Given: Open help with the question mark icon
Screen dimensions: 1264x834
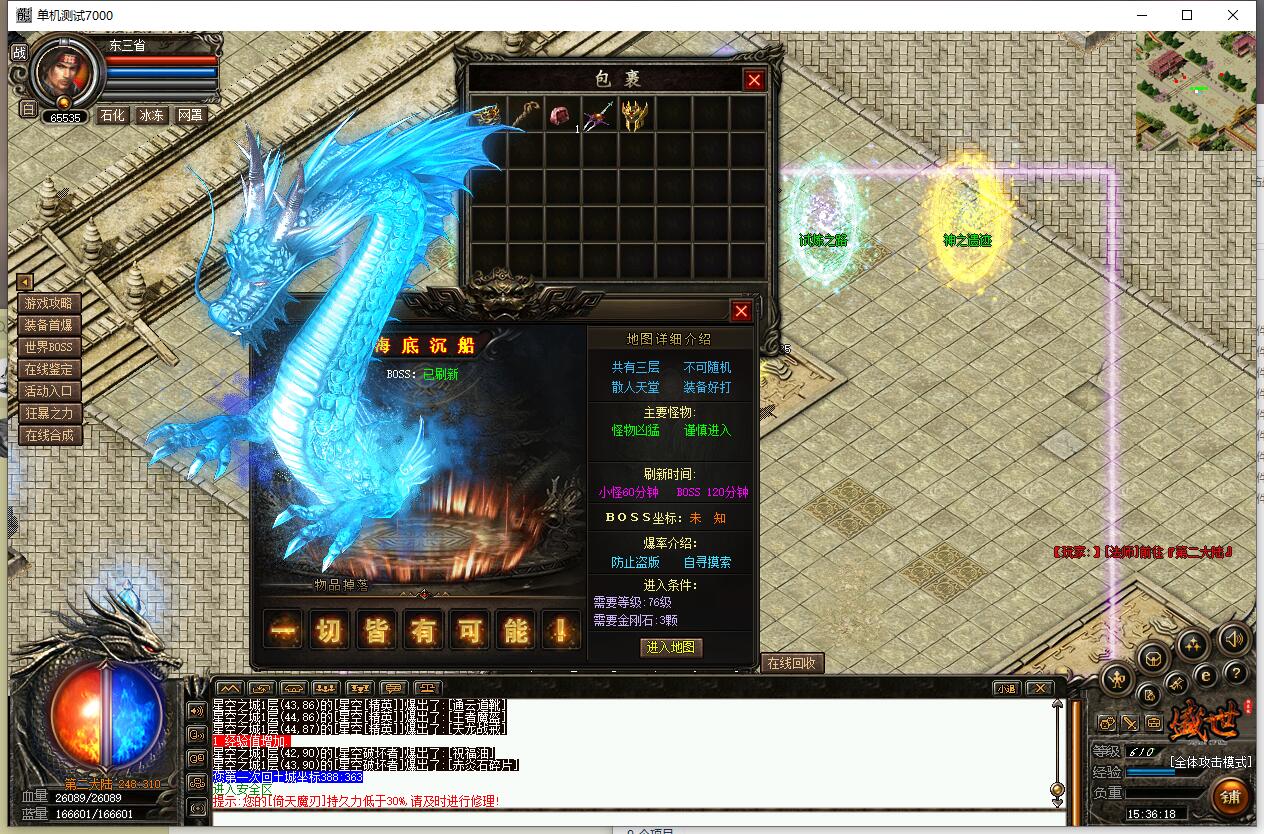Looking at the screenshot, I should point(1236,673).
